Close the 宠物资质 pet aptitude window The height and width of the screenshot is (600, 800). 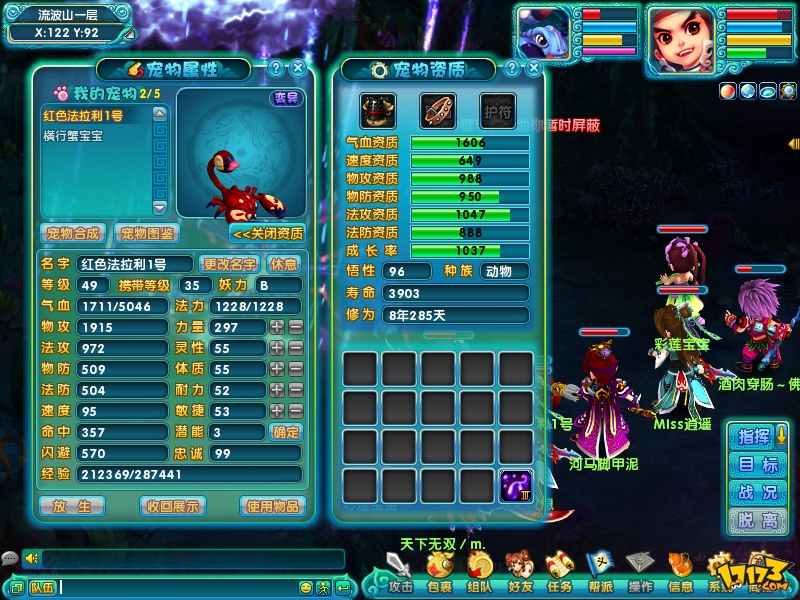pos(532,68)
